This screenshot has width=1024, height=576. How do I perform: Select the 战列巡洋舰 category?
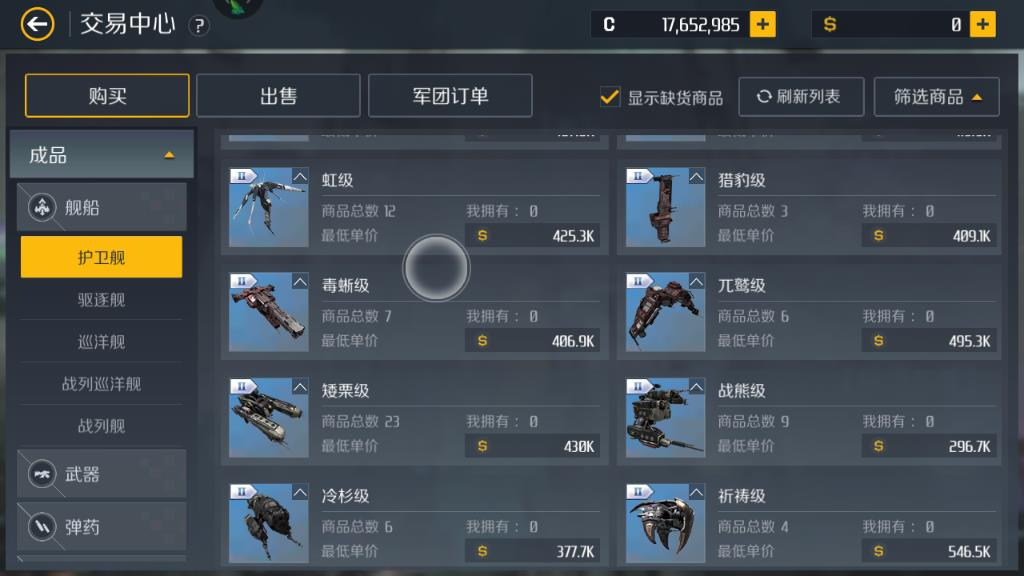click(x=101, y=384)
